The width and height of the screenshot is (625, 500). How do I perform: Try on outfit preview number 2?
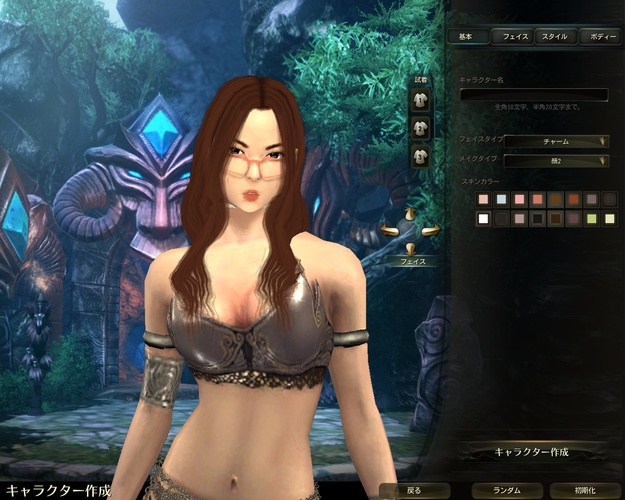tap(421, 128)
